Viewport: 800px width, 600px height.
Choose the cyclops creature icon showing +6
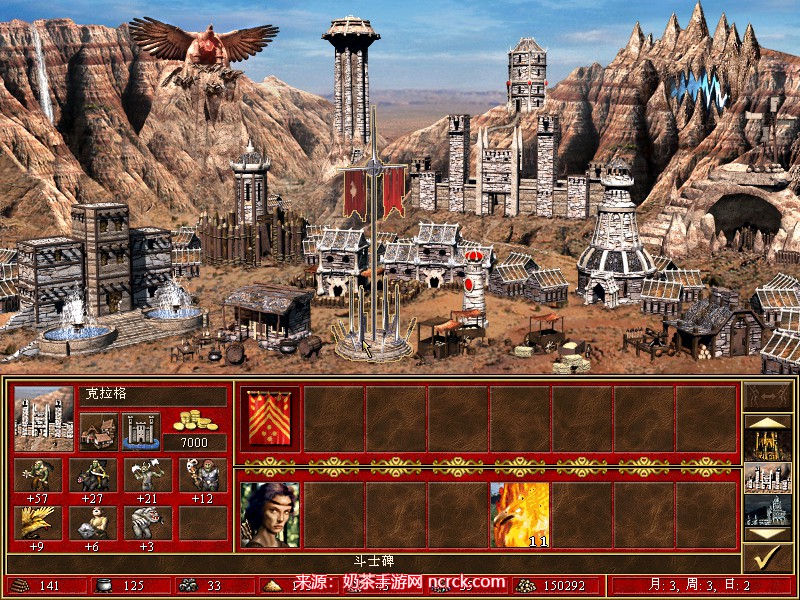[93, 523]
